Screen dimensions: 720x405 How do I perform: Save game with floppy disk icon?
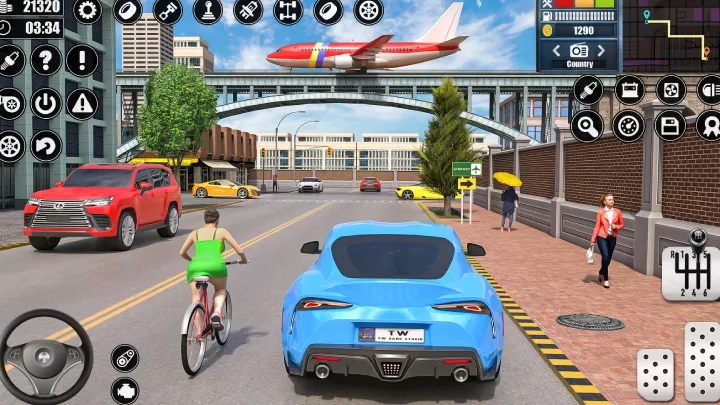pyautogui.click(x=670, y=125)
